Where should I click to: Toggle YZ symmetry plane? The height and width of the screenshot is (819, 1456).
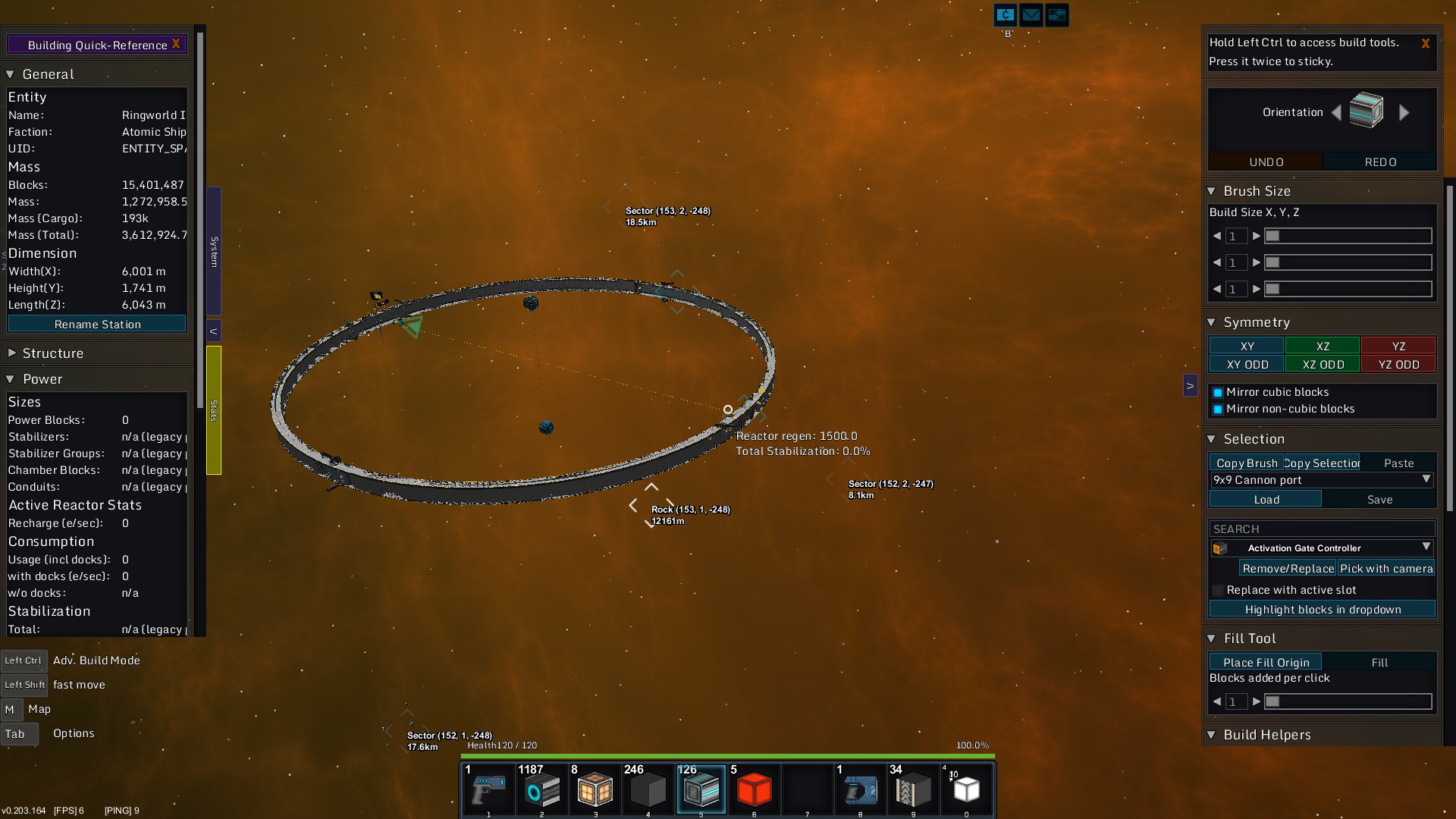click(x=1398, y=346)
